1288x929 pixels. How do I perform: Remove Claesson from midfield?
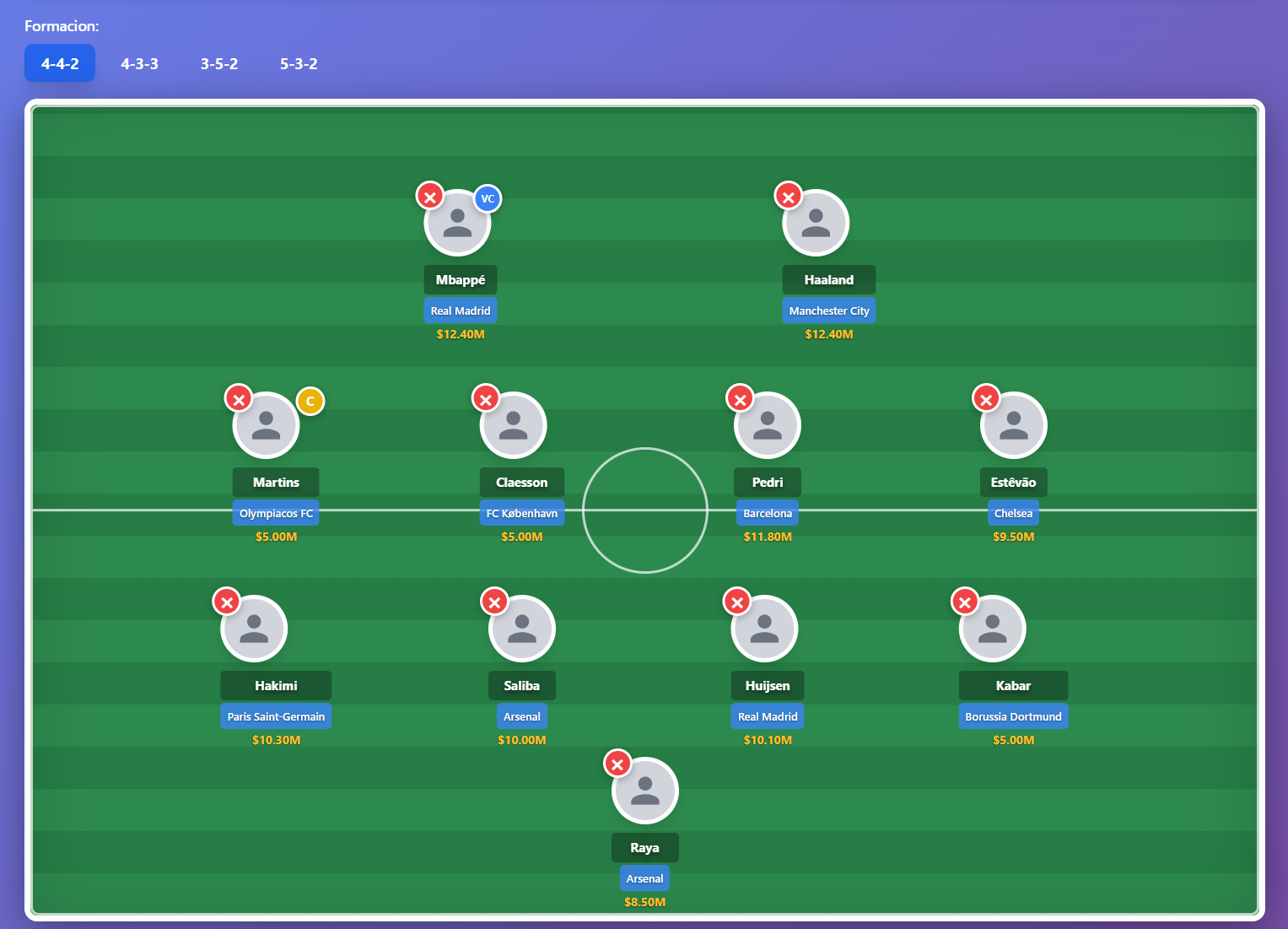486,397
